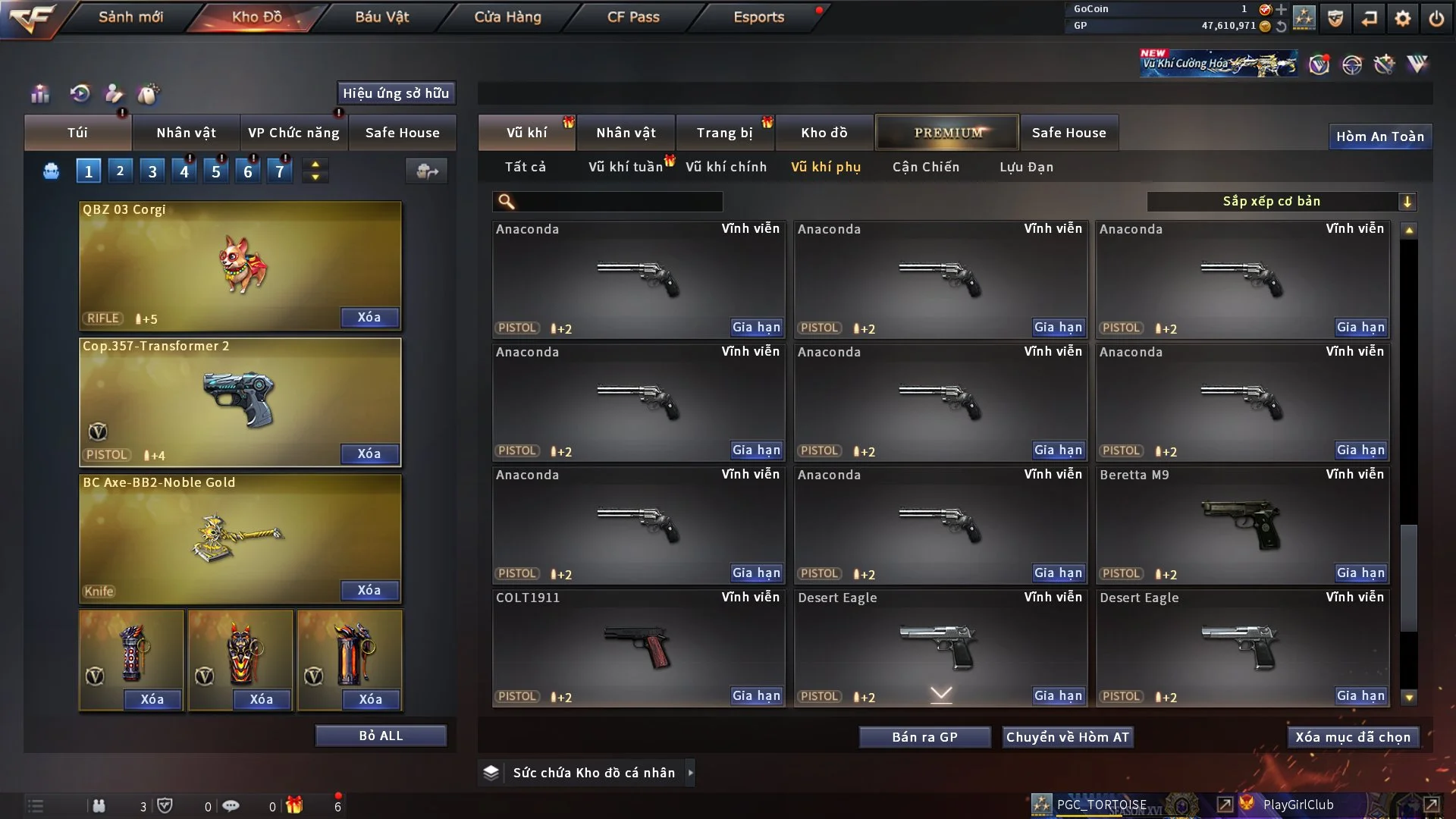Click the weapon search field
Screen dimensions: 1456x819
coord(618,201)
